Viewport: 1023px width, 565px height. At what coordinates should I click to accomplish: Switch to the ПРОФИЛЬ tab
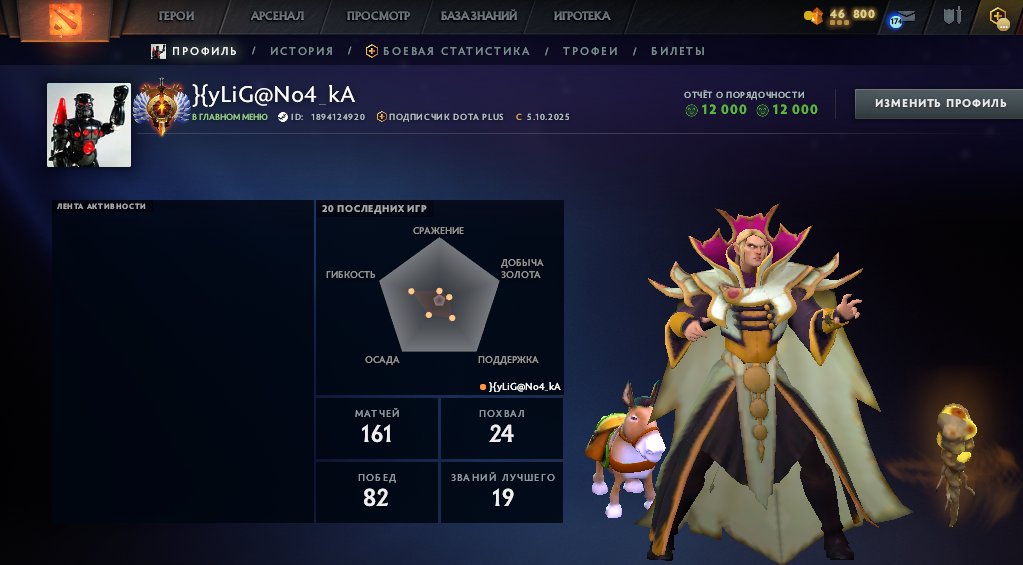coord(195,51)
